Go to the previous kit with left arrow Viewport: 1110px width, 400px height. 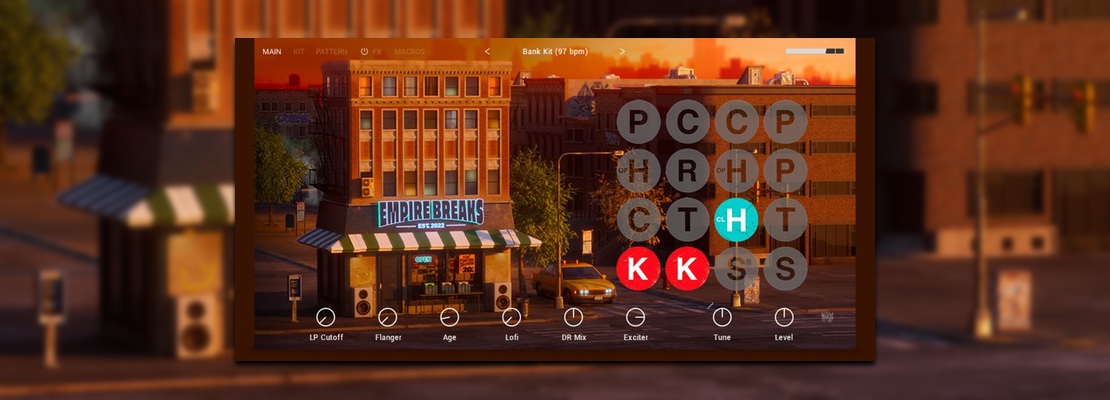(x=488, y=52)
